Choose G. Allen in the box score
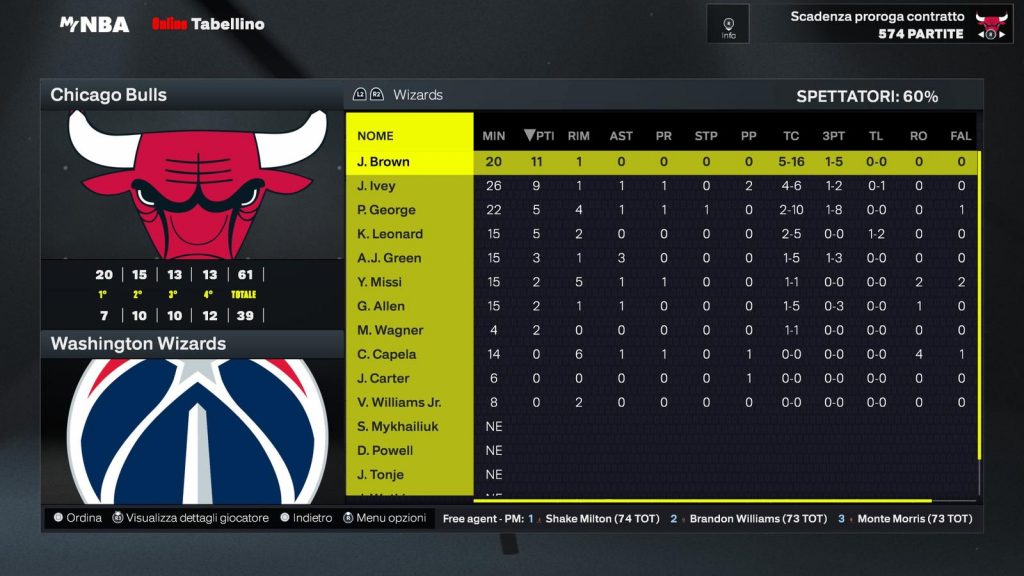 click(x=379, y=306)
